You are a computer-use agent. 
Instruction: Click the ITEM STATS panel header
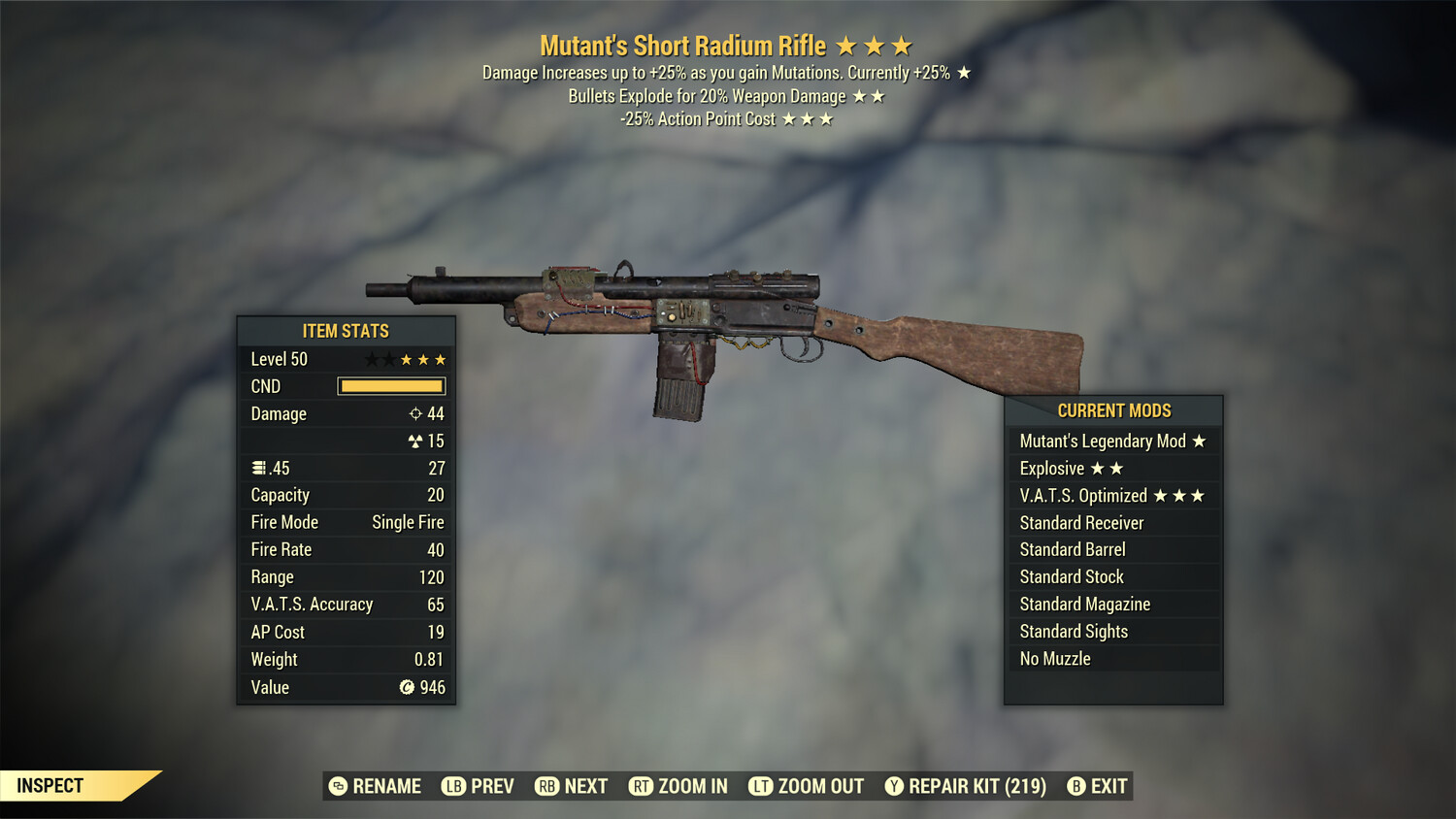click(346, 331)
